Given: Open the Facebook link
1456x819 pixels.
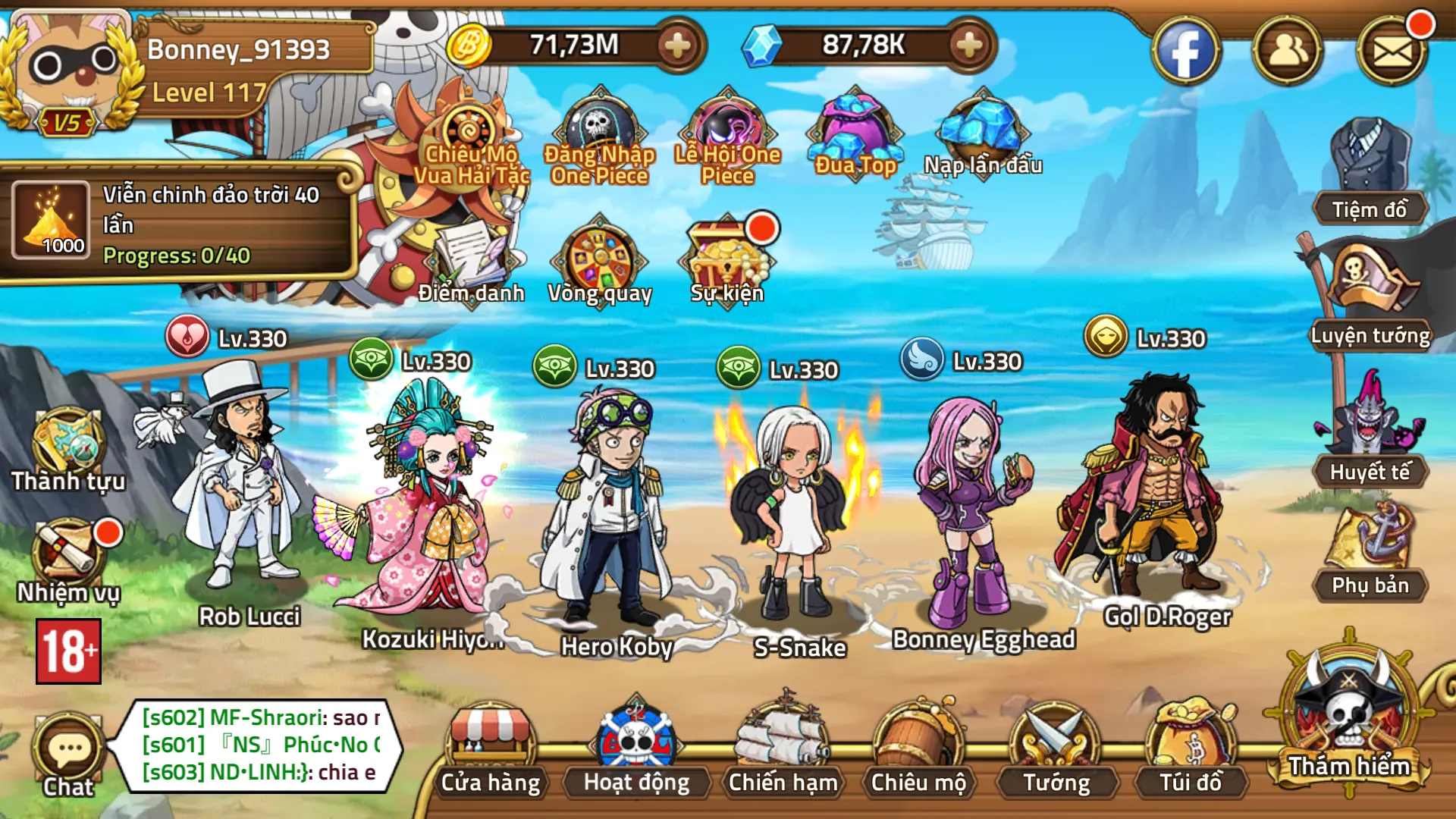Looking at the screenshot, I should [1185, 52].
